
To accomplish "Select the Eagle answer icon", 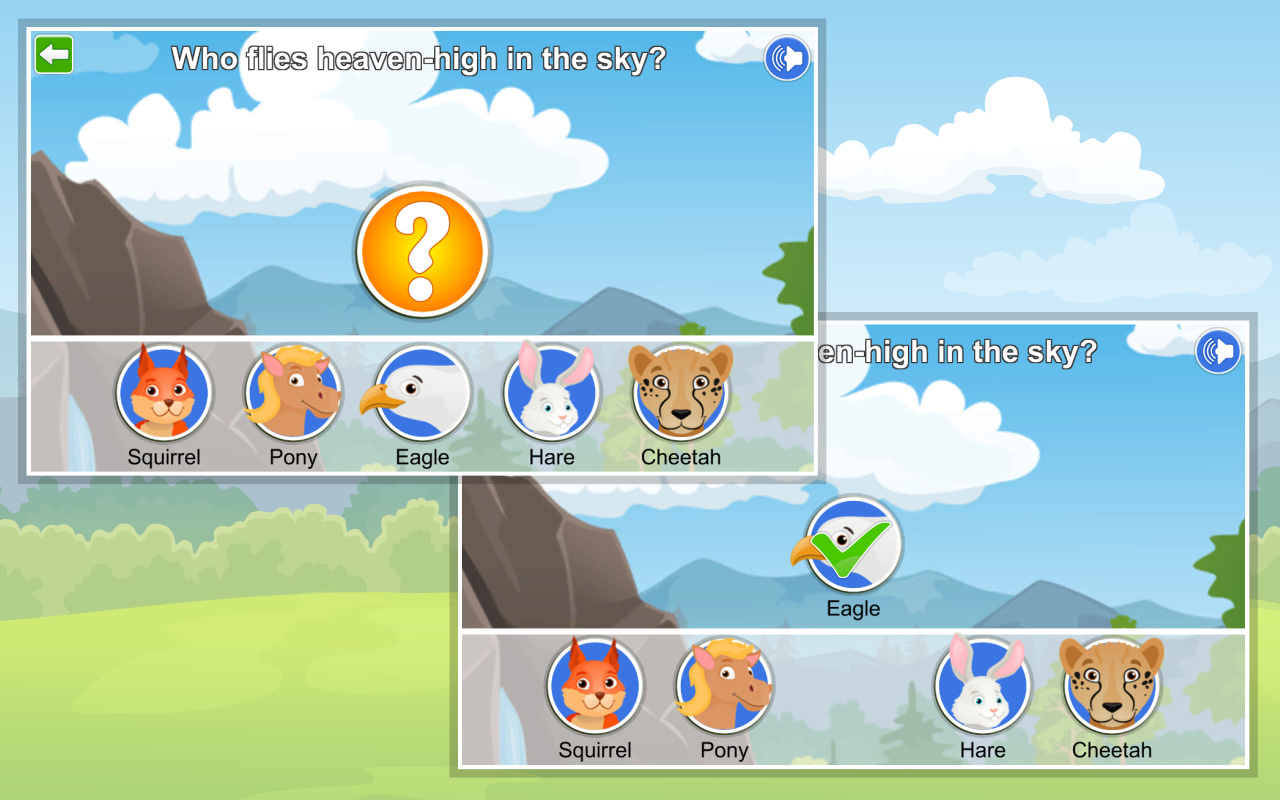I will (422, 392).
